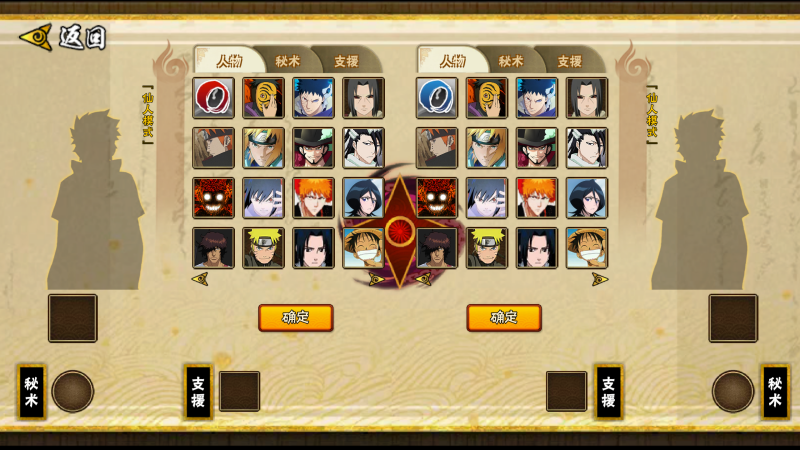Toggle the left side's 仙人模式 label
Screen dimensions: 800x450
click(148, 115)
